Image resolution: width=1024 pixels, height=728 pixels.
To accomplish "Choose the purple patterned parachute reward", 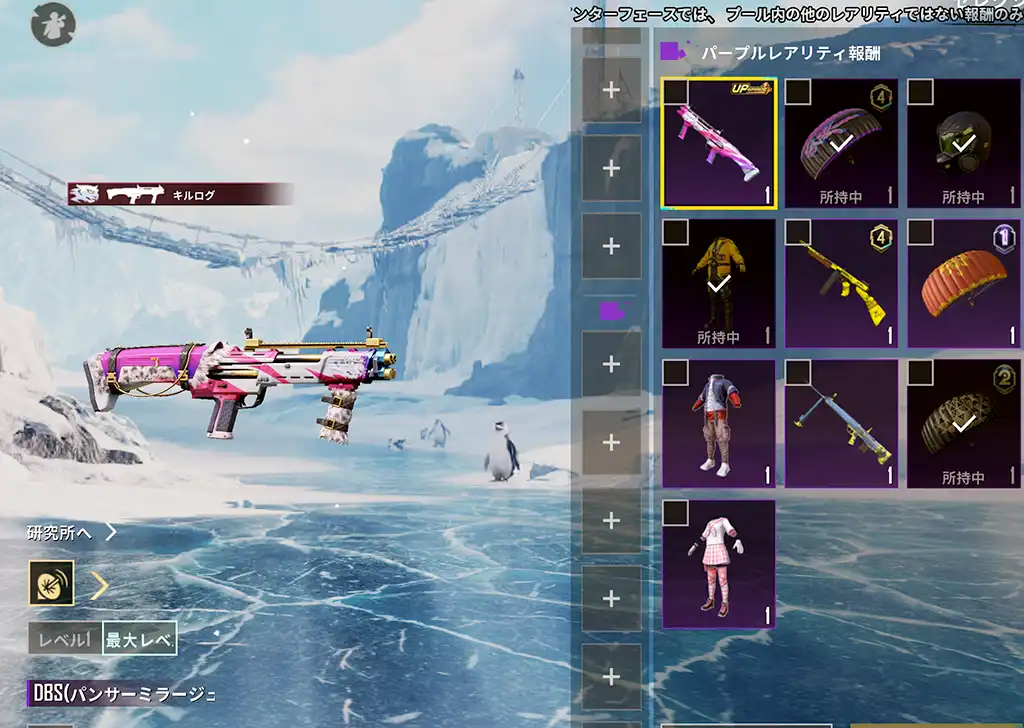I will [841, 145].
